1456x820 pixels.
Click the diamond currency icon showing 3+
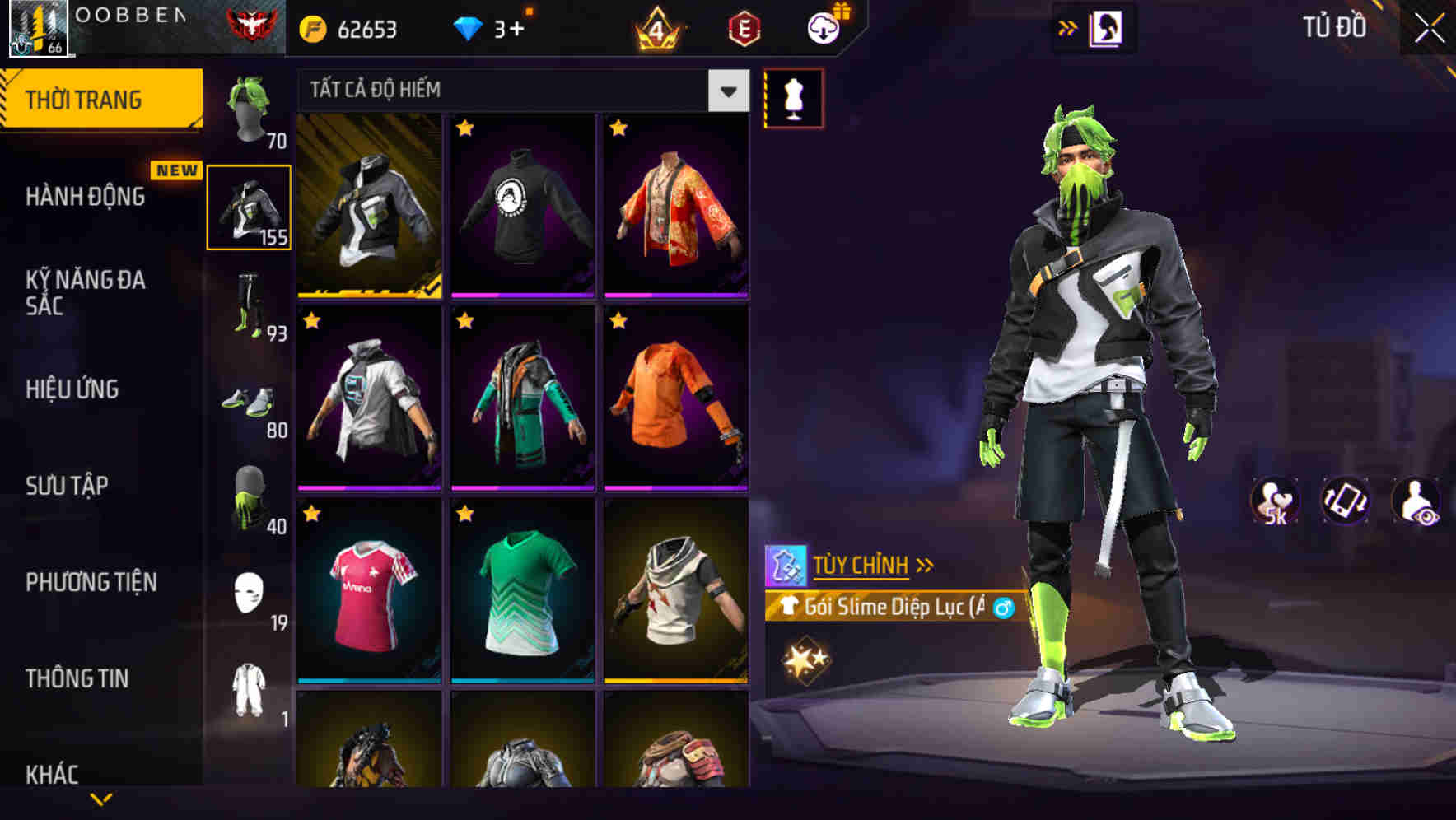(469, 28)
